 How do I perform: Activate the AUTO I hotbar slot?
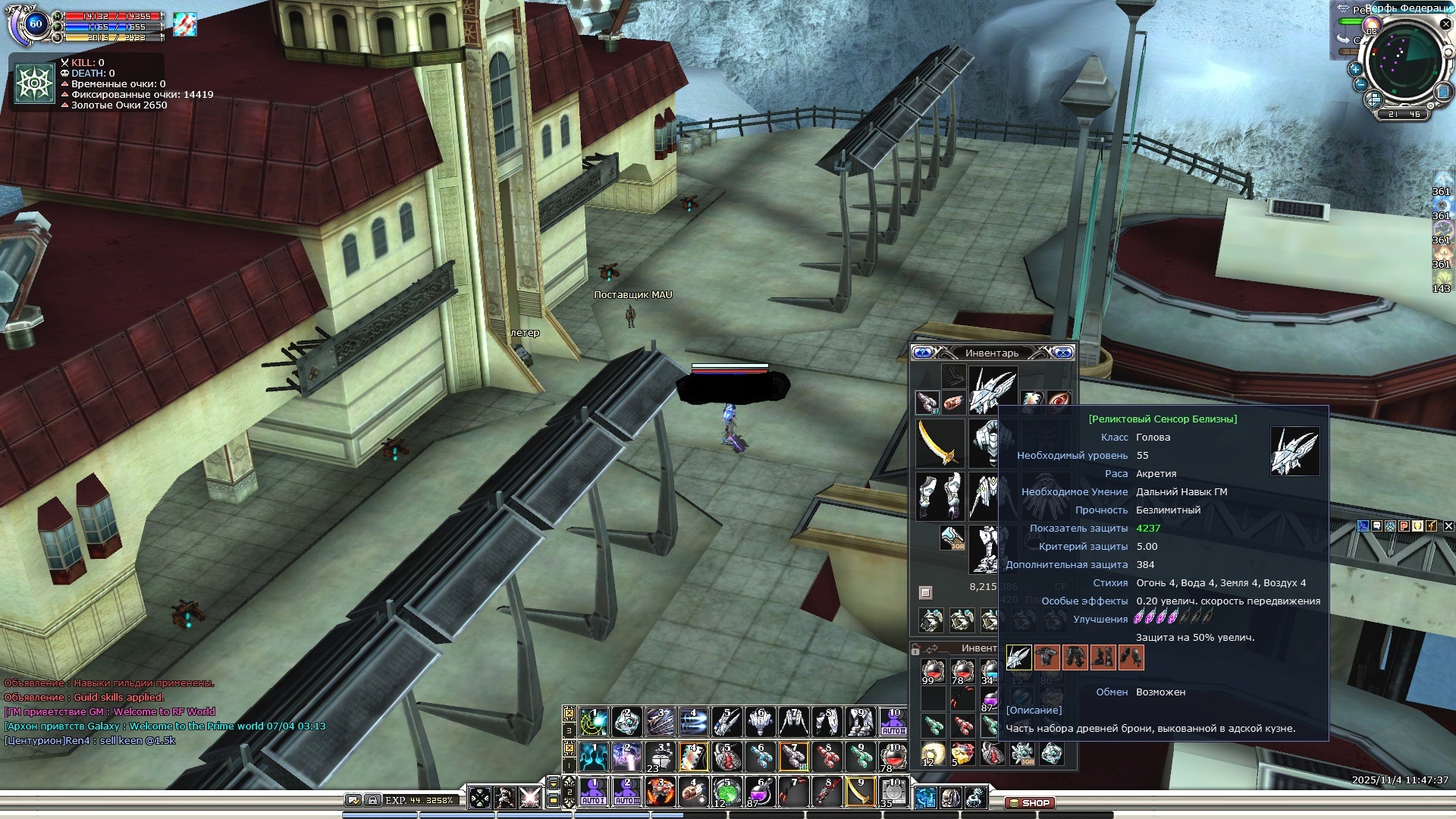[x=593, y=792]
